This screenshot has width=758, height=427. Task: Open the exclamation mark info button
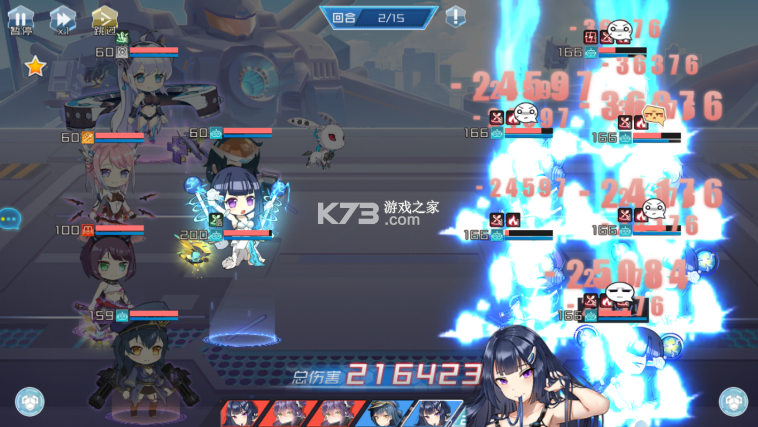[455, 16]
